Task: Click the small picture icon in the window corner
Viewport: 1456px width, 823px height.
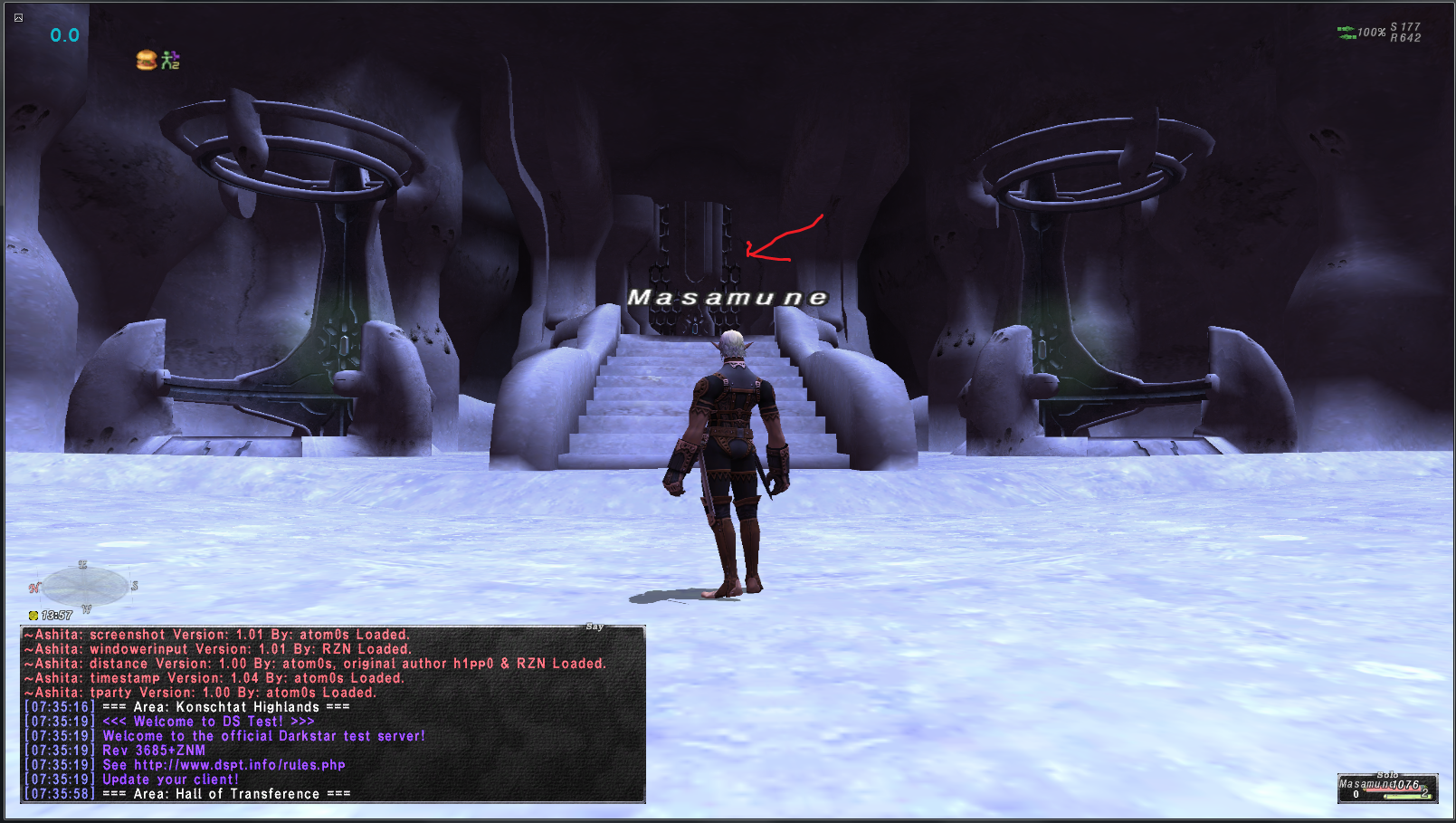Action: click(x=18, y=17)
